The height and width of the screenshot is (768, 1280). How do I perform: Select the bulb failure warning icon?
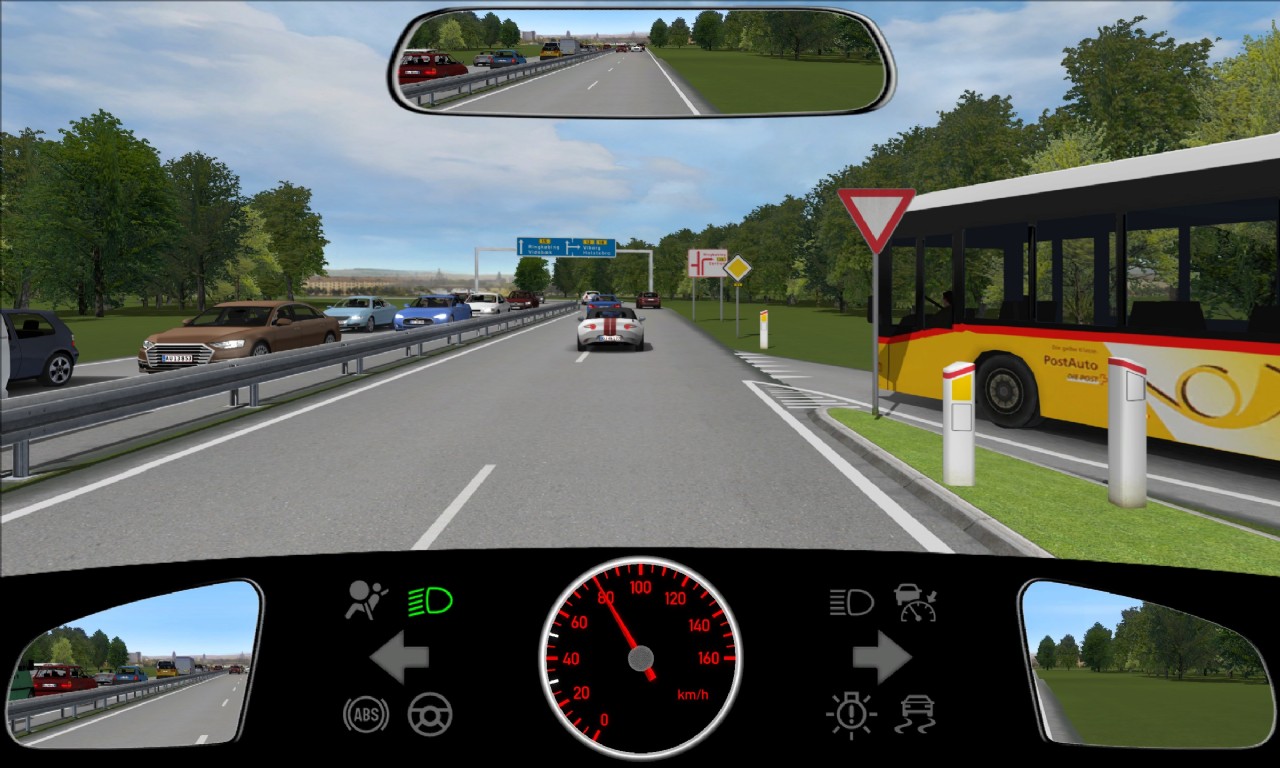click(x=851, y=714)
